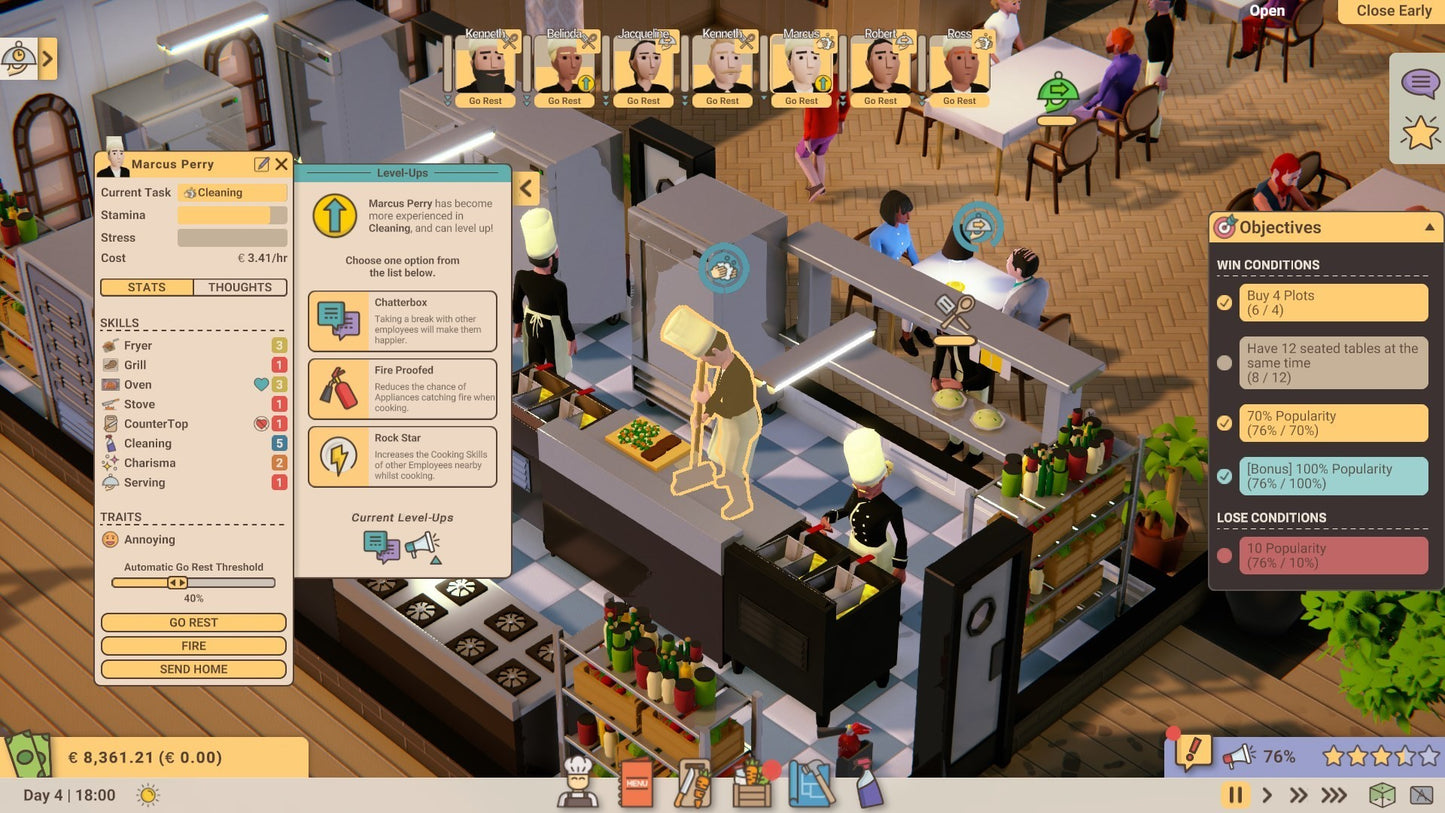Collapse the Objectives panel
1445x813 pixels.
(1429, 227)
